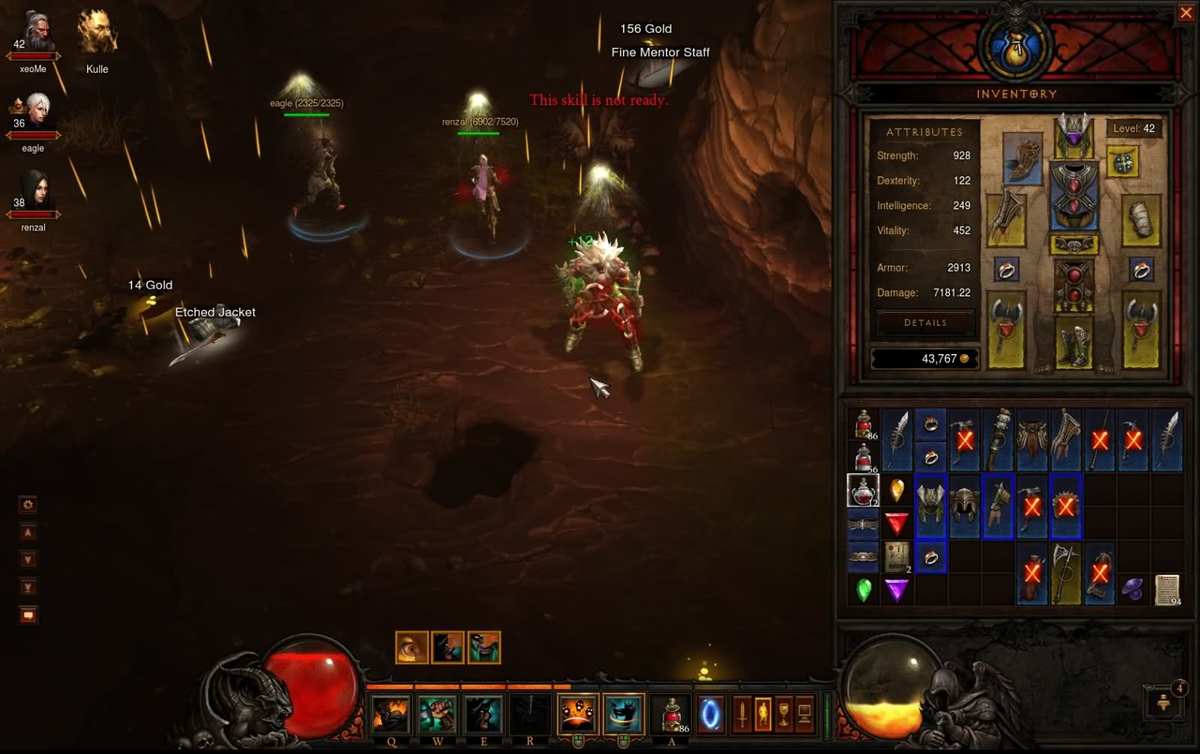Activate the Q skill slot
The width and height of the screenshot is (1200, 754).
pyautogui.click(x=391, y=714)
